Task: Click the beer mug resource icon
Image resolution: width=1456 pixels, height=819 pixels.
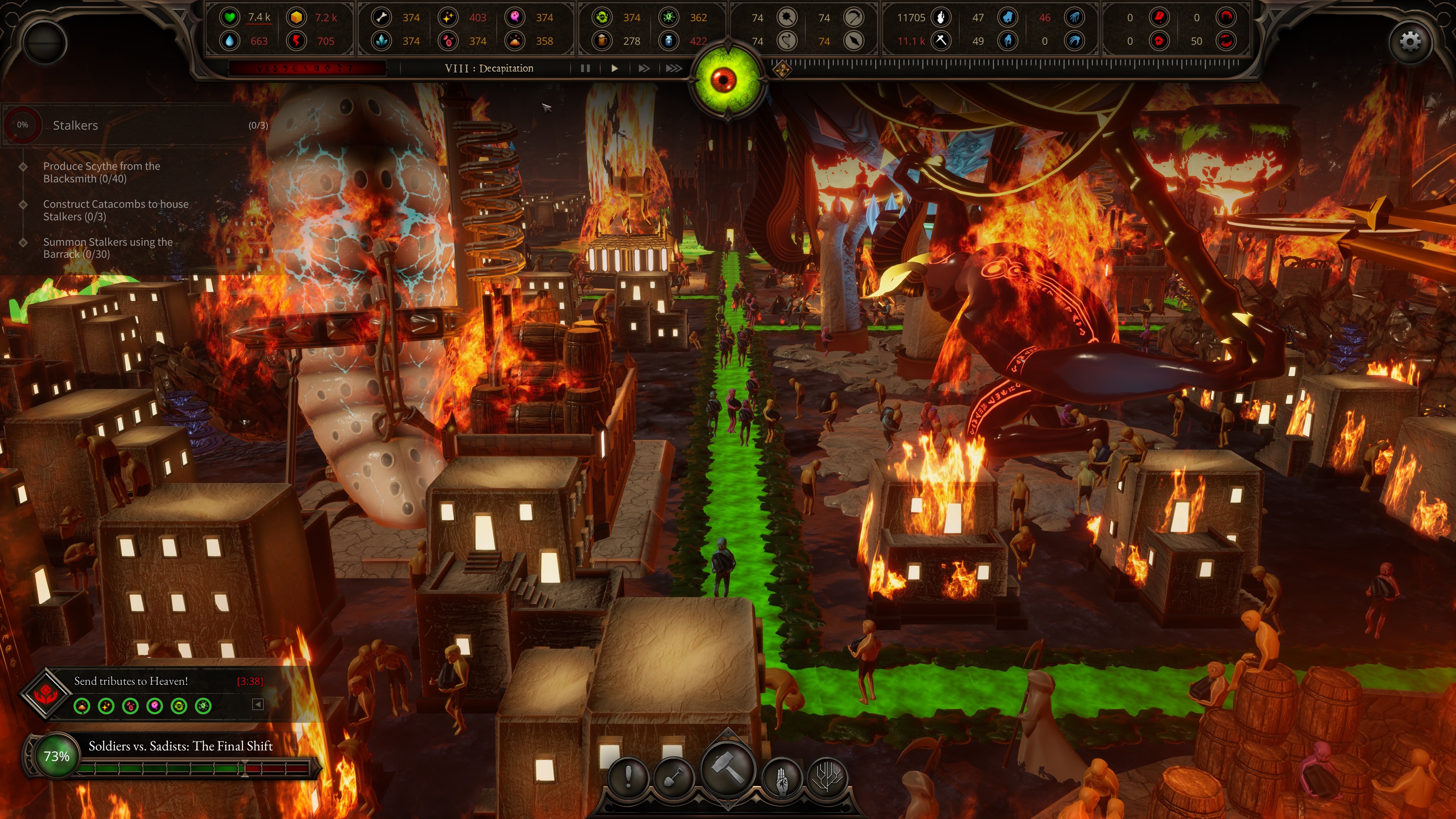Action: 602,41
